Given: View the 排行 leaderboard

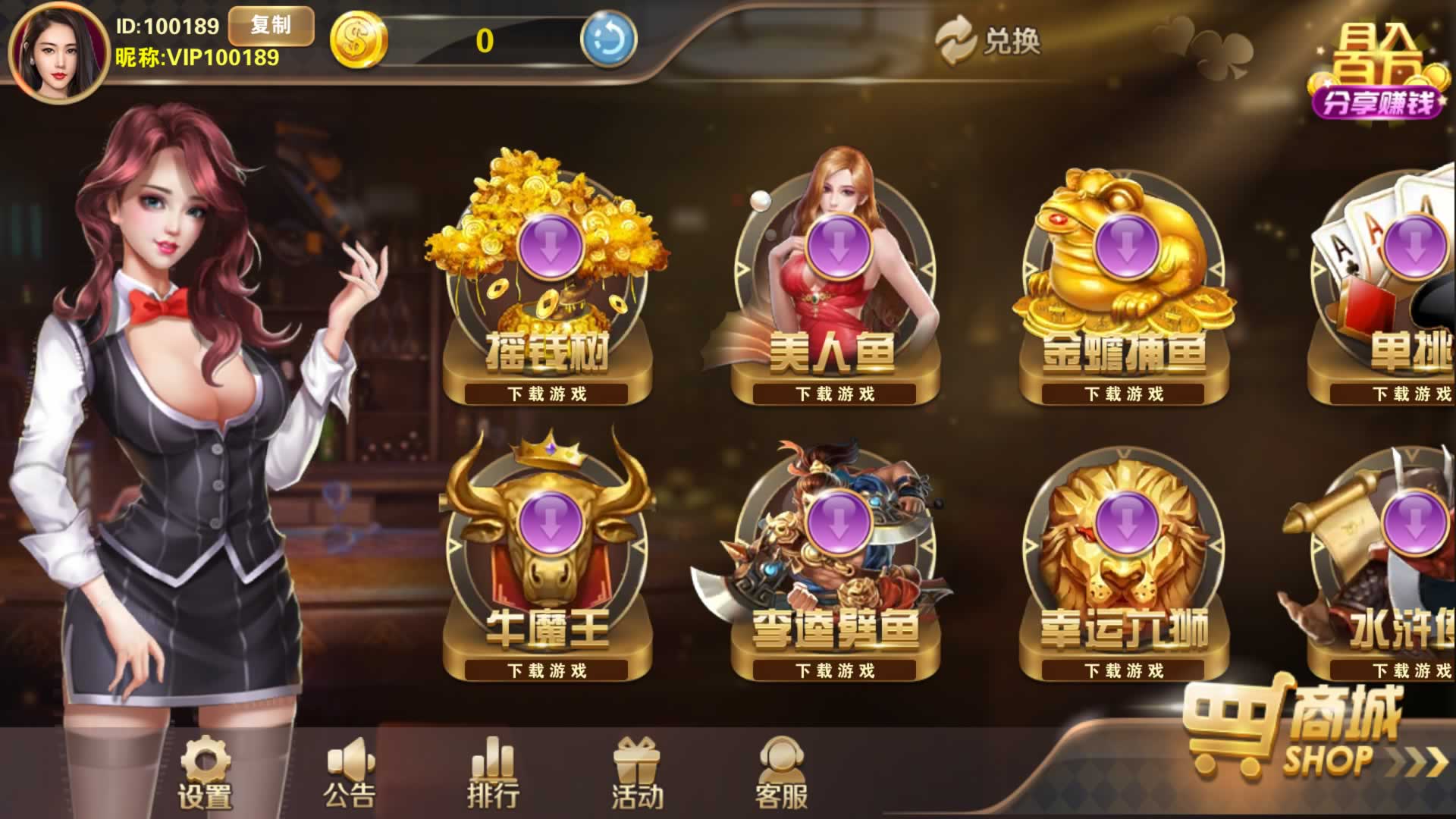Looking at the screenshot, I should (494, 772).
